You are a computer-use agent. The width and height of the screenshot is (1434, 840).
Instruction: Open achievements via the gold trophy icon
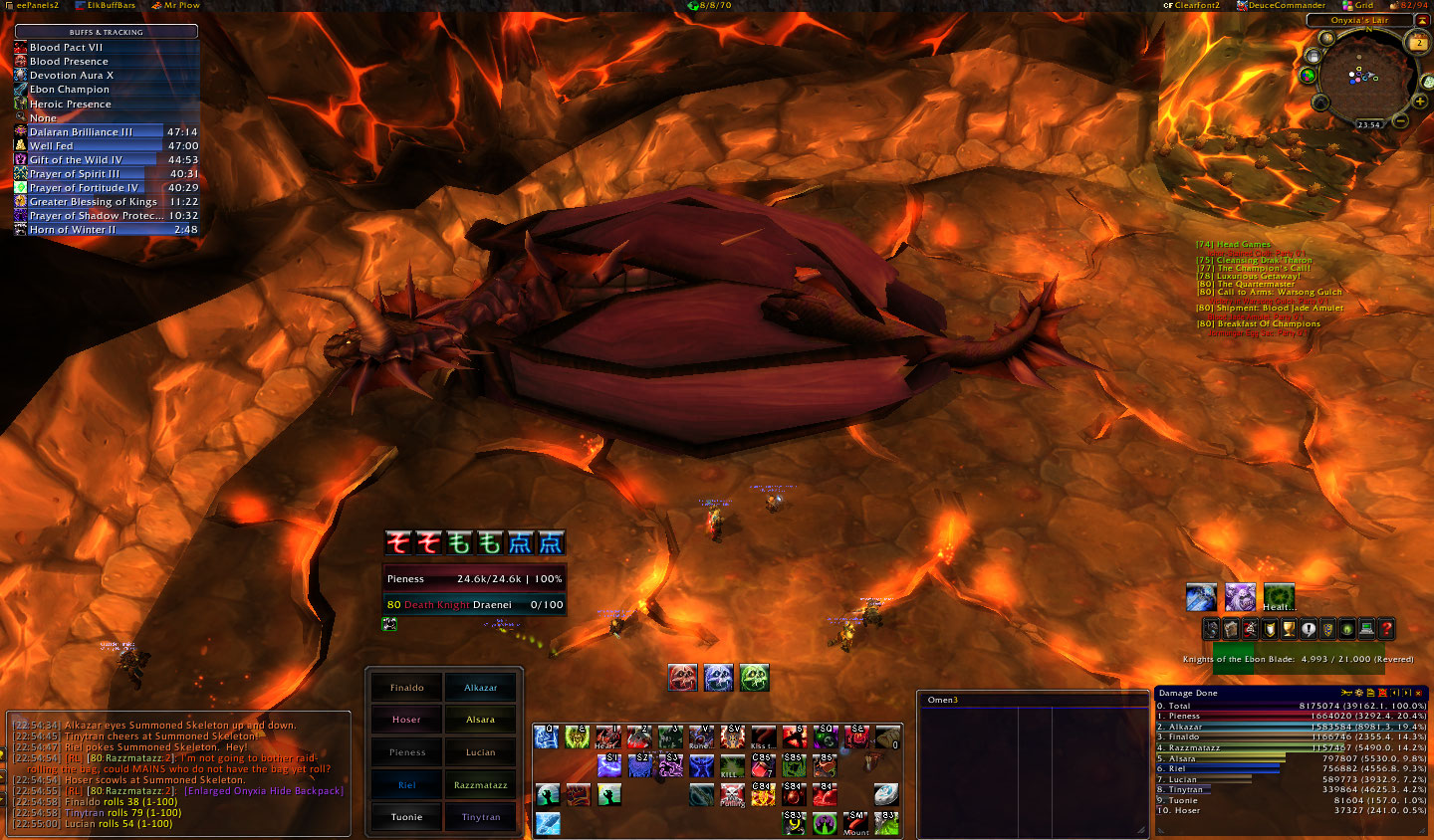coord(1289,629)
